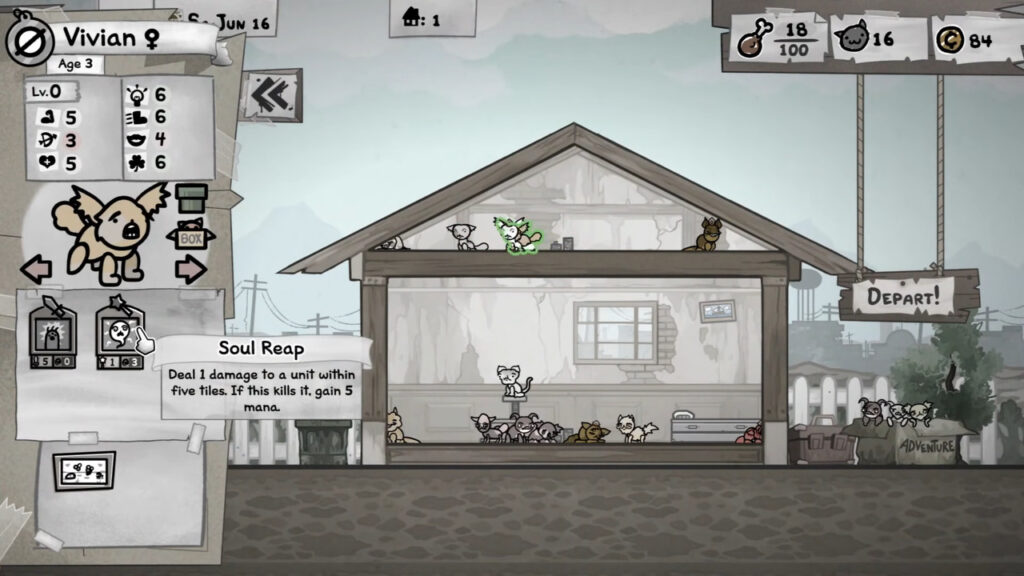The width and height of the screenshot is (1024, 576).
Task: Select the first ability card beside Soul Reap
Action: pos(54,337)
